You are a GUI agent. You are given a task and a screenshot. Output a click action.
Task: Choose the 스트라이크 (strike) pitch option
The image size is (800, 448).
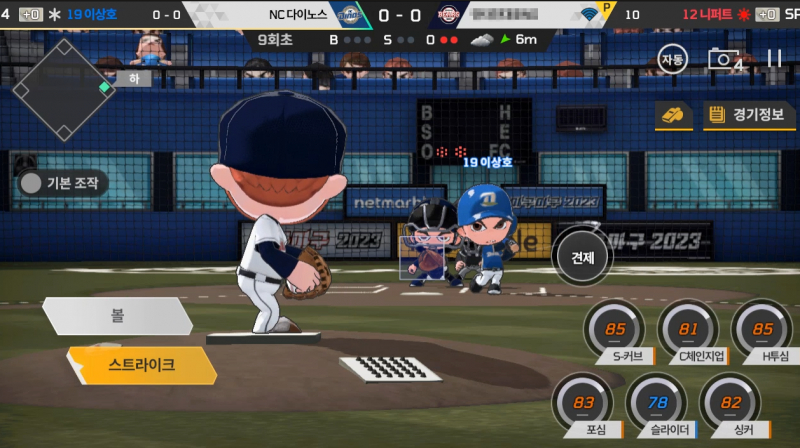[141, 365]
